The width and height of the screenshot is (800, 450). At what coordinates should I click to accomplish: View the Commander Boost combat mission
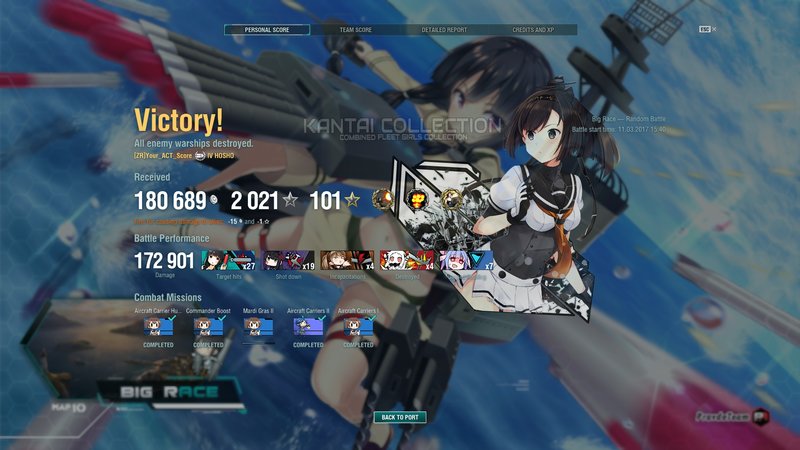(208, 327)
